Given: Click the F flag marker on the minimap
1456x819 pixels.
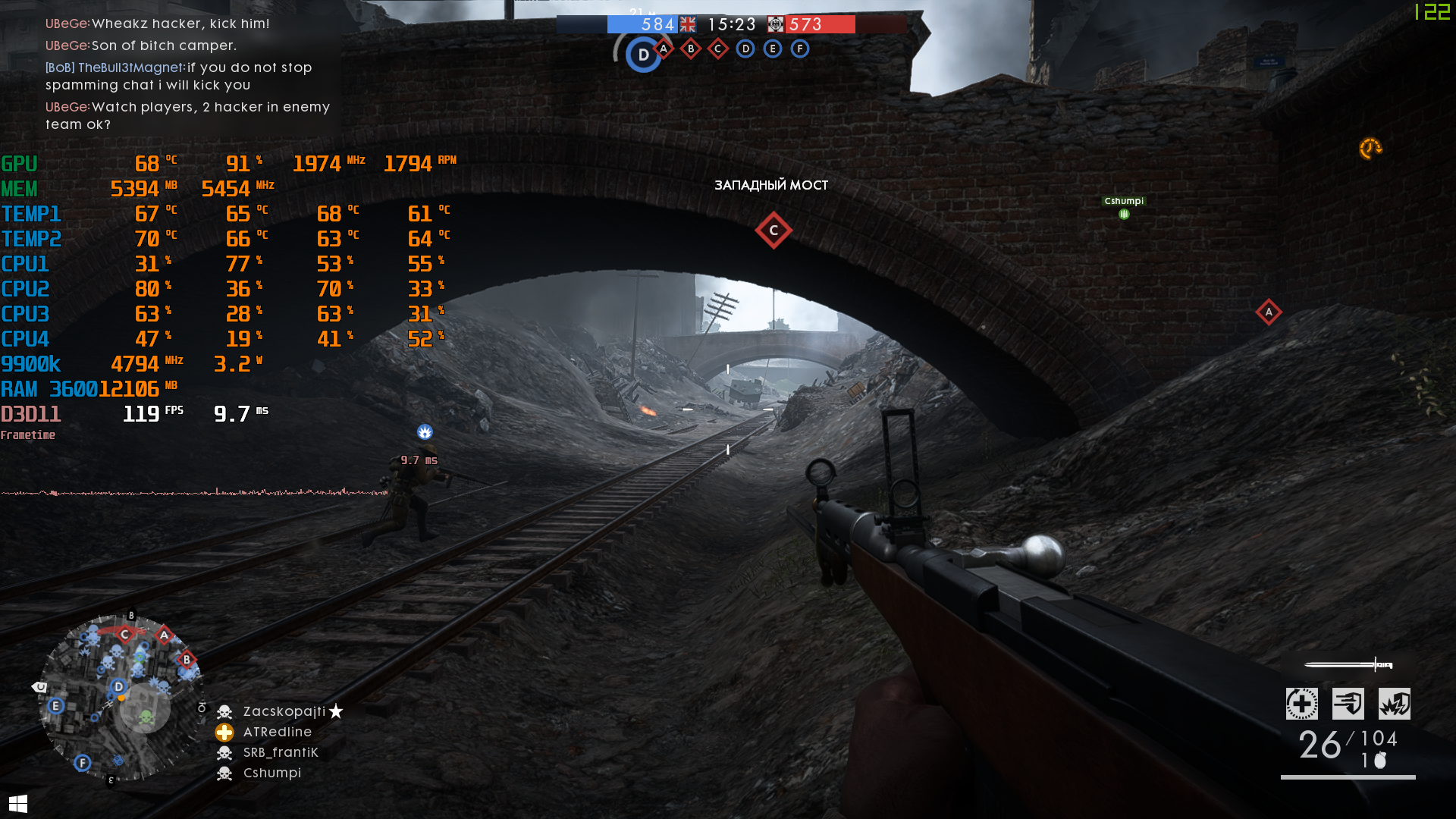Looking at the screenshot, I should (x=83, y=763).
